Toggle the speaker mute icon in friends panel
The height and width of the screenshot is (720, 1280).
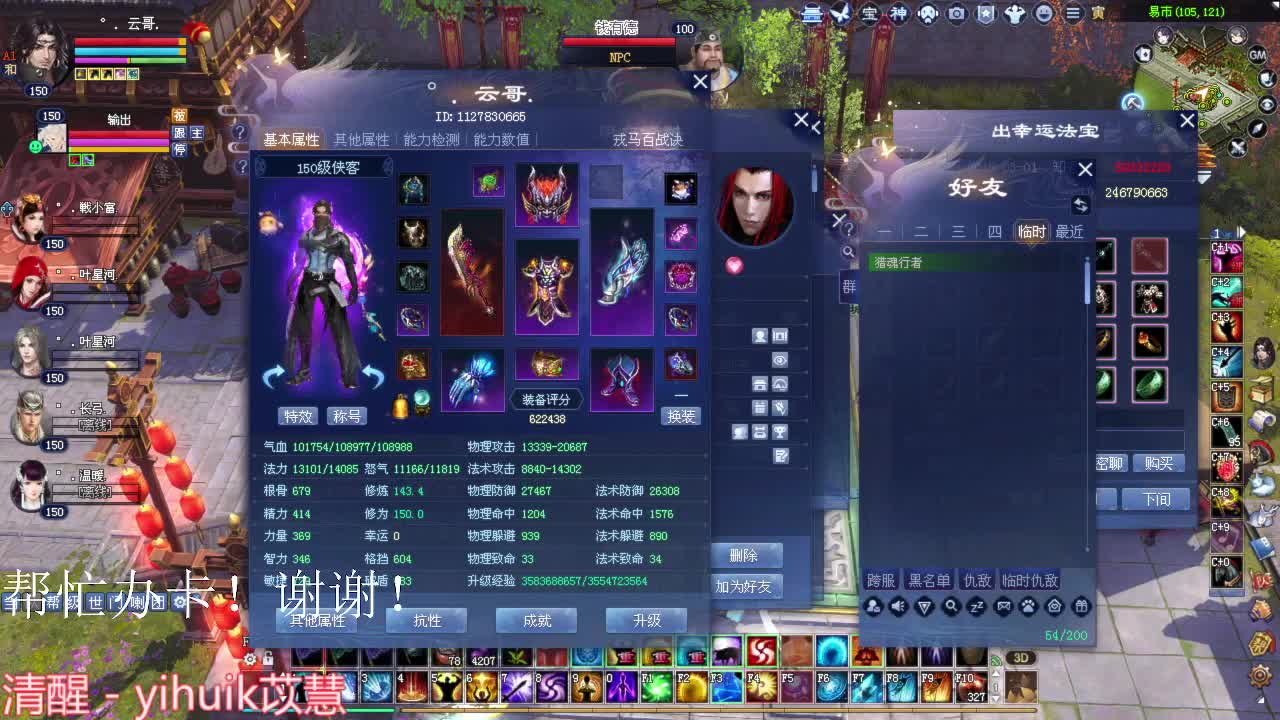[x=897, y=606]
